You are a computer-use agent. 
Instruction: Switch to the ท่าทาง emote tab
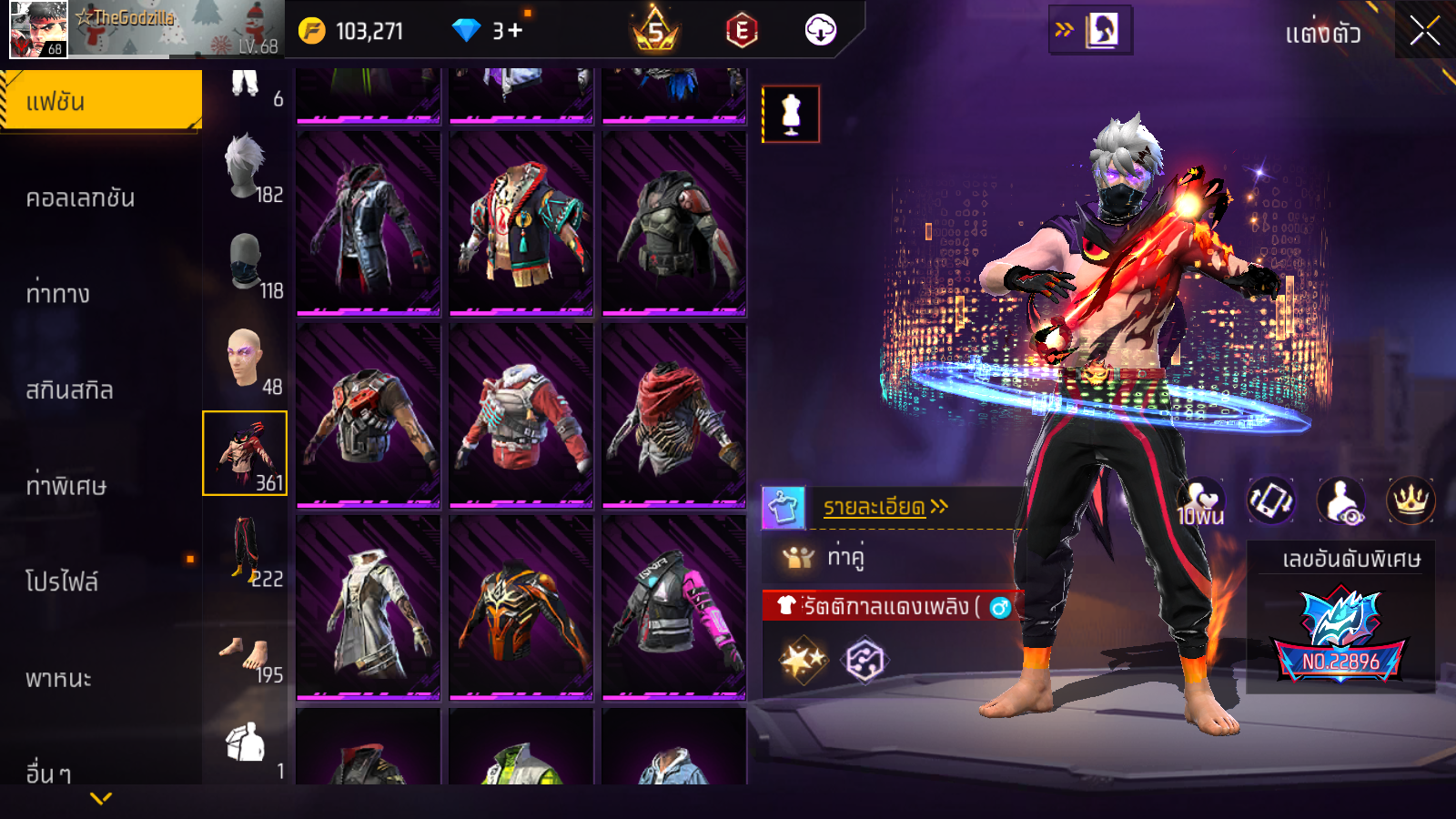(x=58, y=294)
